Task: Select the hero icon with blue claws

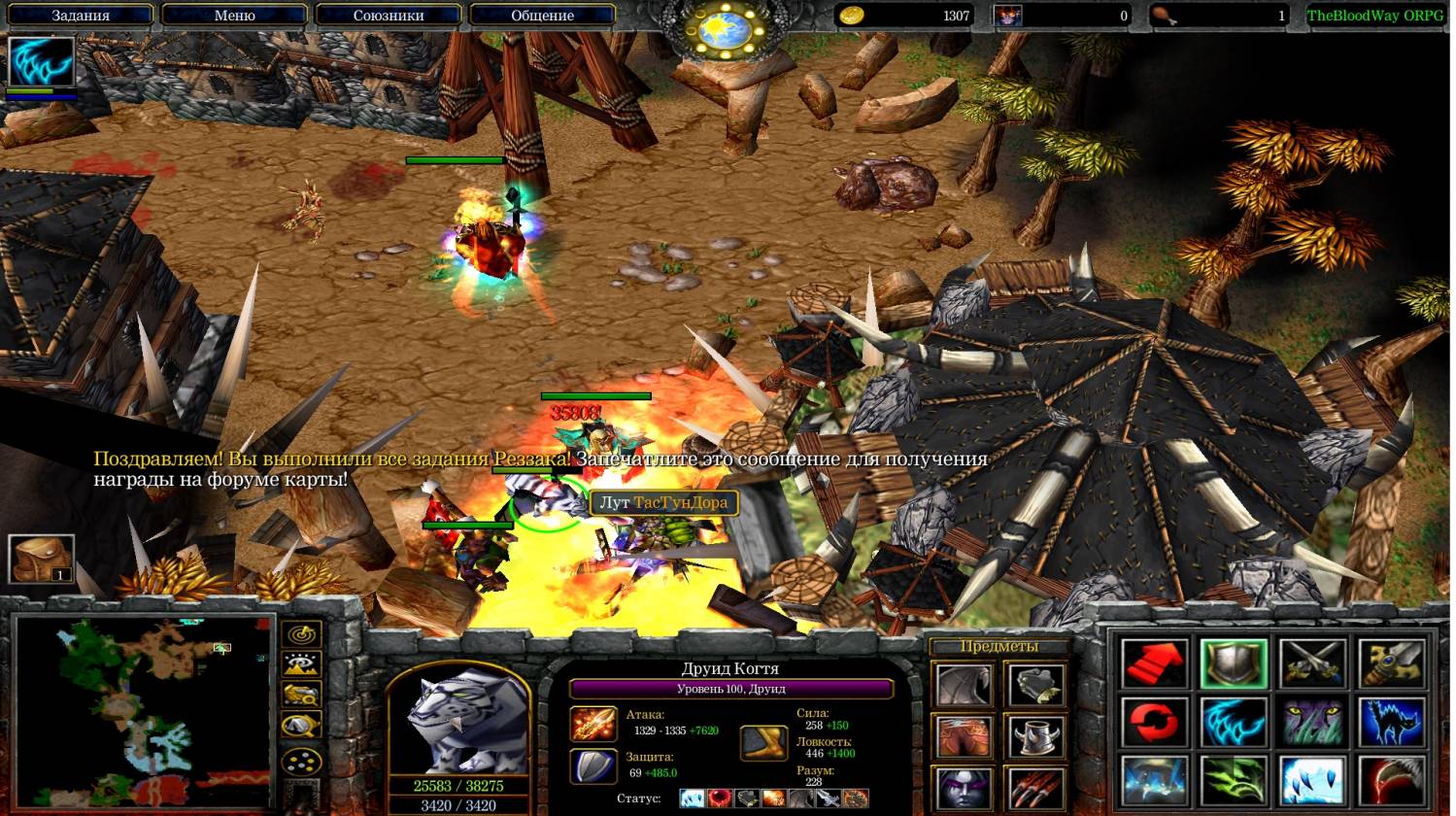Action: (x=42, y=62)
